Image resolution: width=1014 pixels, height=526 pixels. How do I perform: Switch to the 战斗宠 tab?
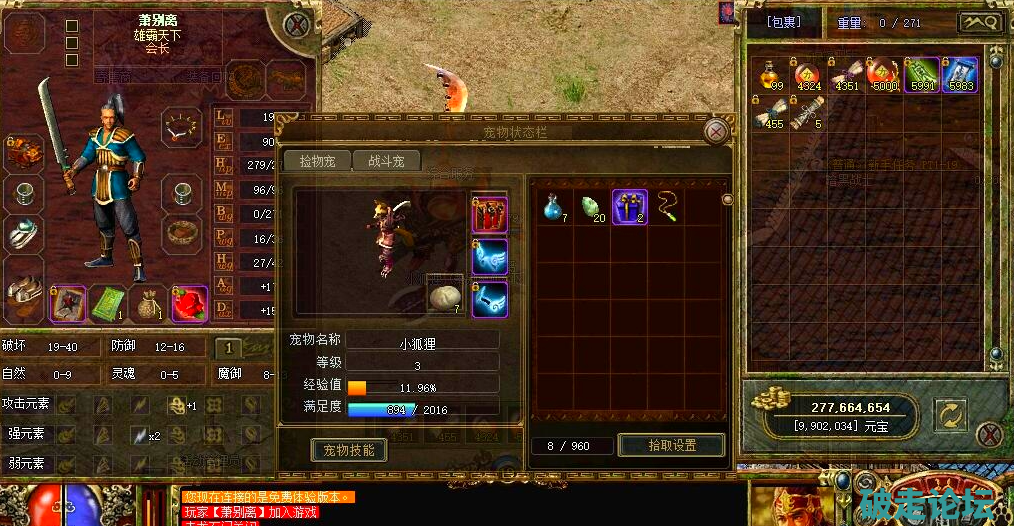click(385, 161)
